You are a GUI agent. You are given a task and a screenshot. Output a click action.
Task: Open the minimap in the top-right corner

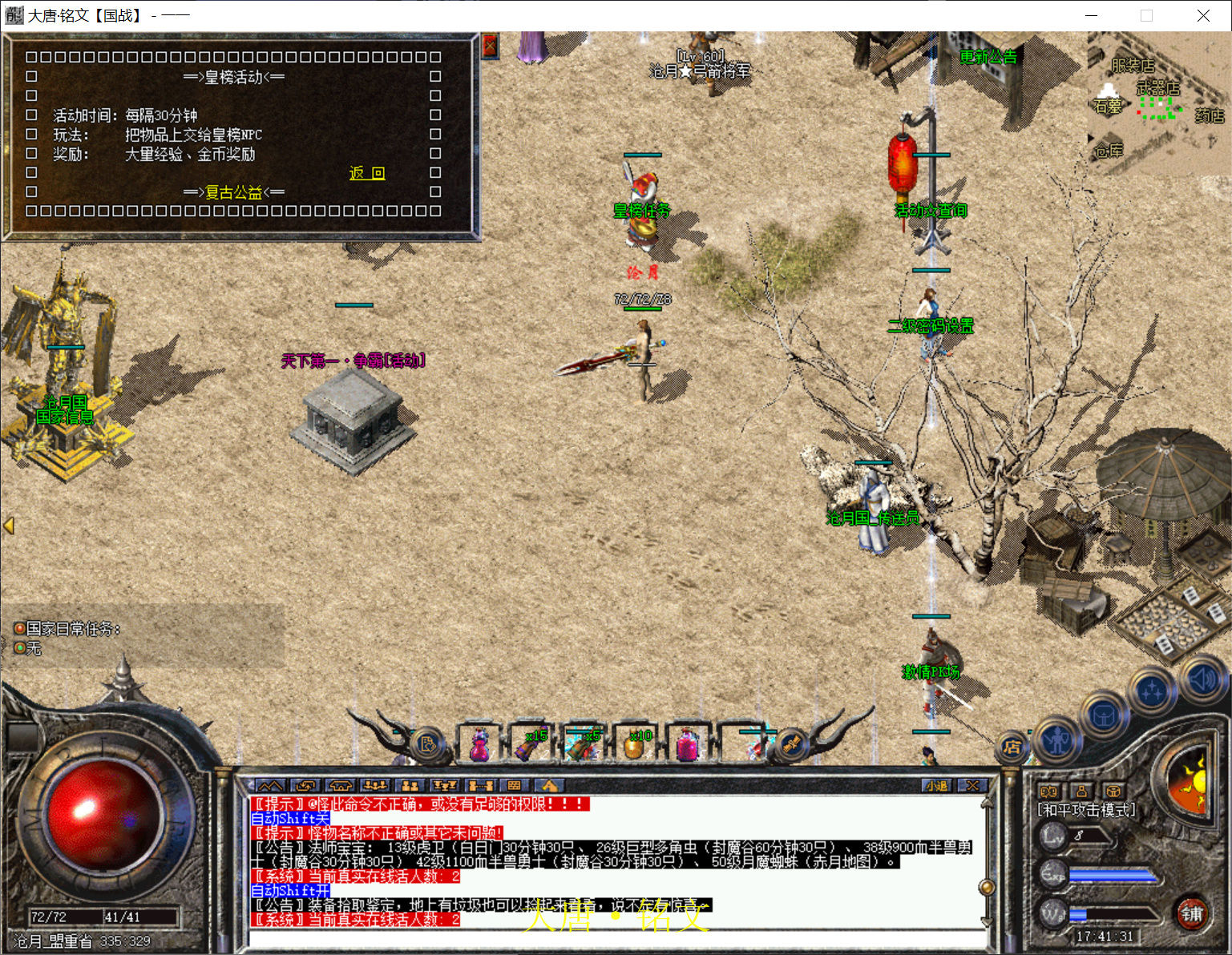coord(1158,103)
